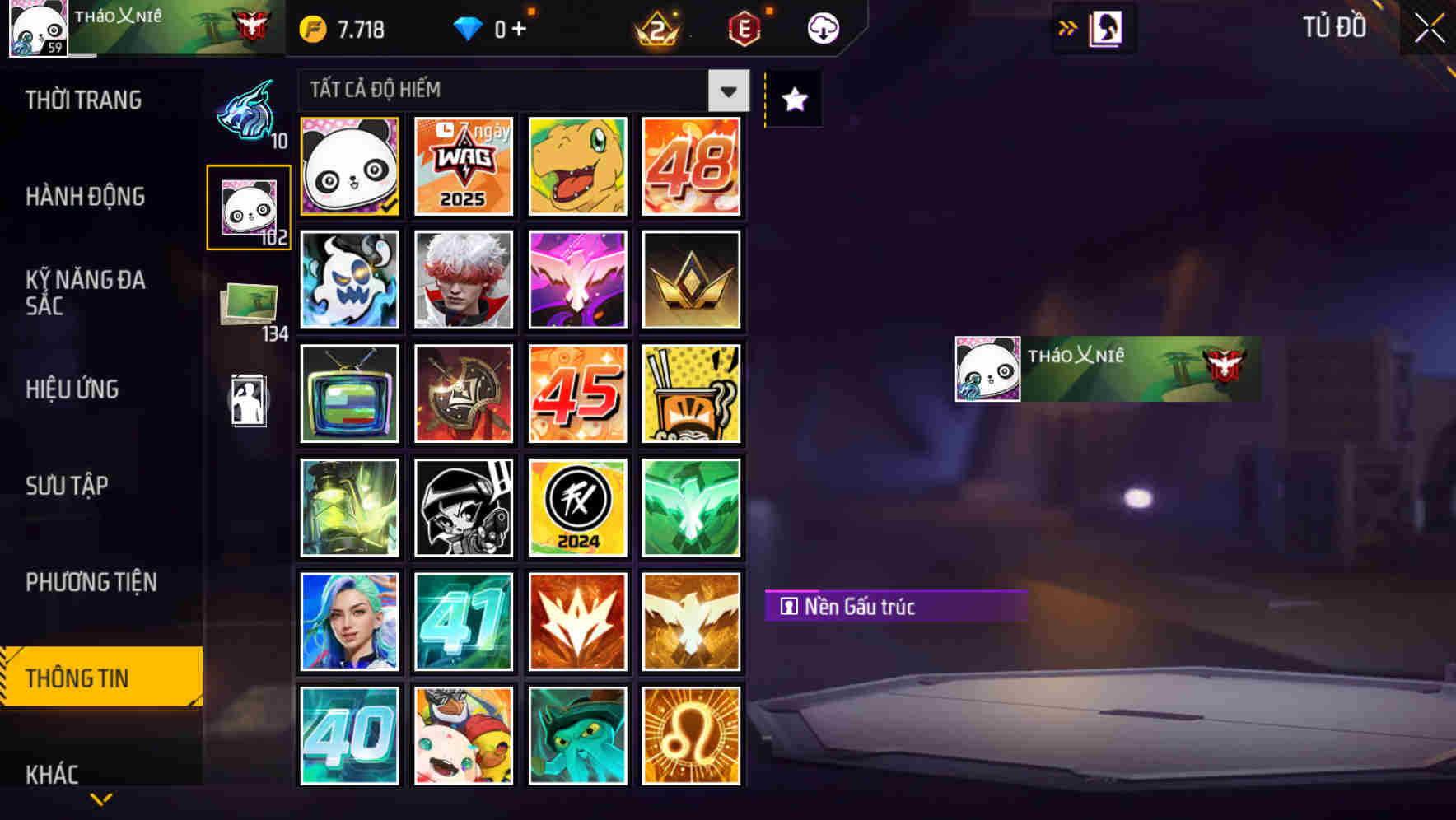1456x820 pixels.
Task: Collapse the rarity filter via its arrow button
Action: (x=726, y=91)
